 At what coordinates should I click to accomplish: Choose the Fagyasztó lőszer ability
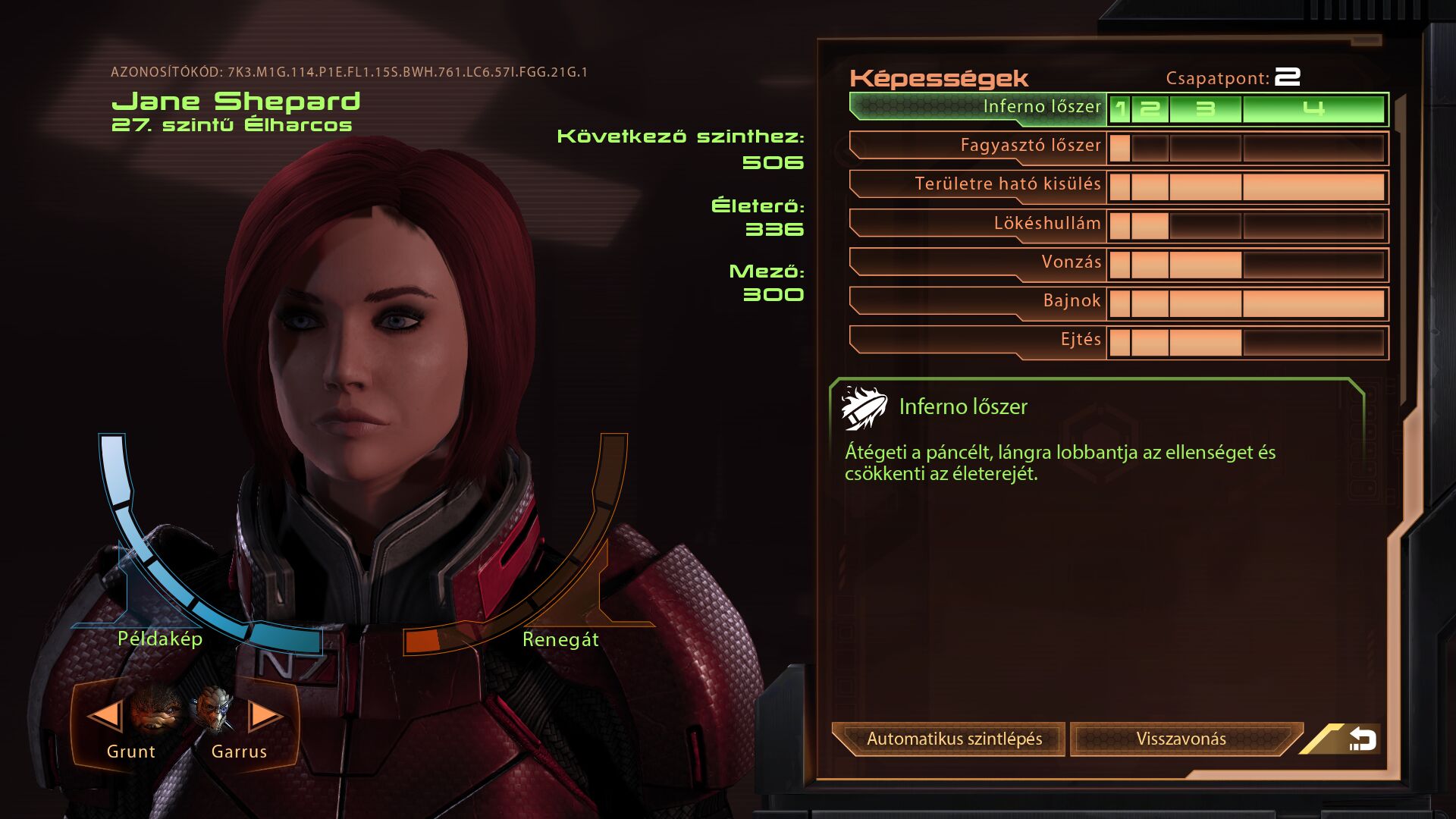(x=978, y=146)
